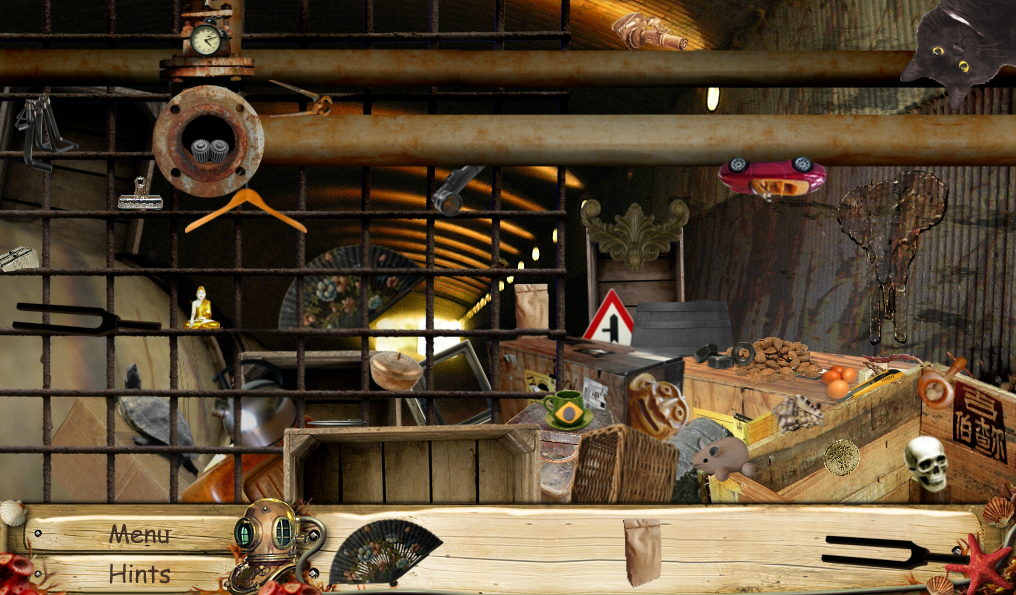Use the Hints button
The image size is (1016, 595).
click(x=139, y=574)
